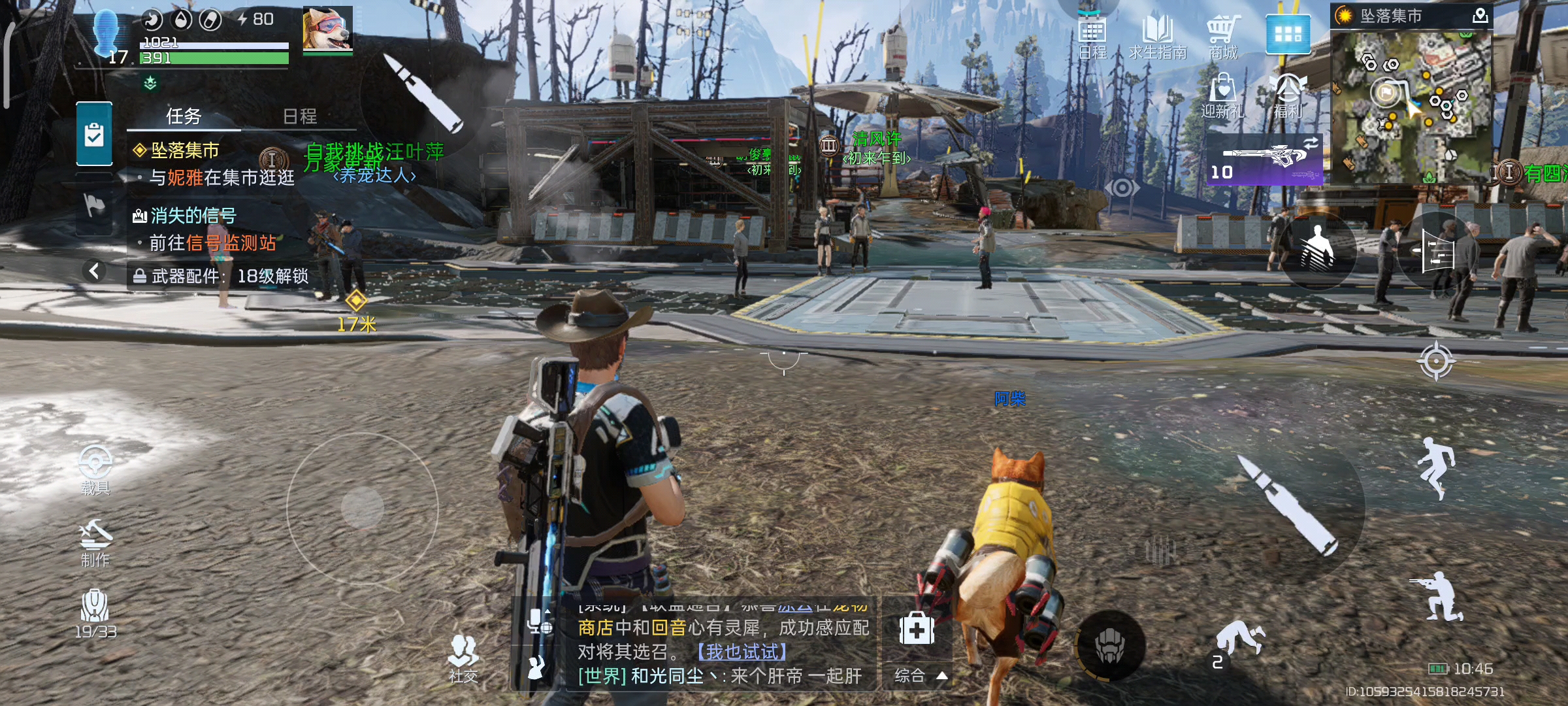Open the 载具 vehicle menu

click(x=95, y=469)
